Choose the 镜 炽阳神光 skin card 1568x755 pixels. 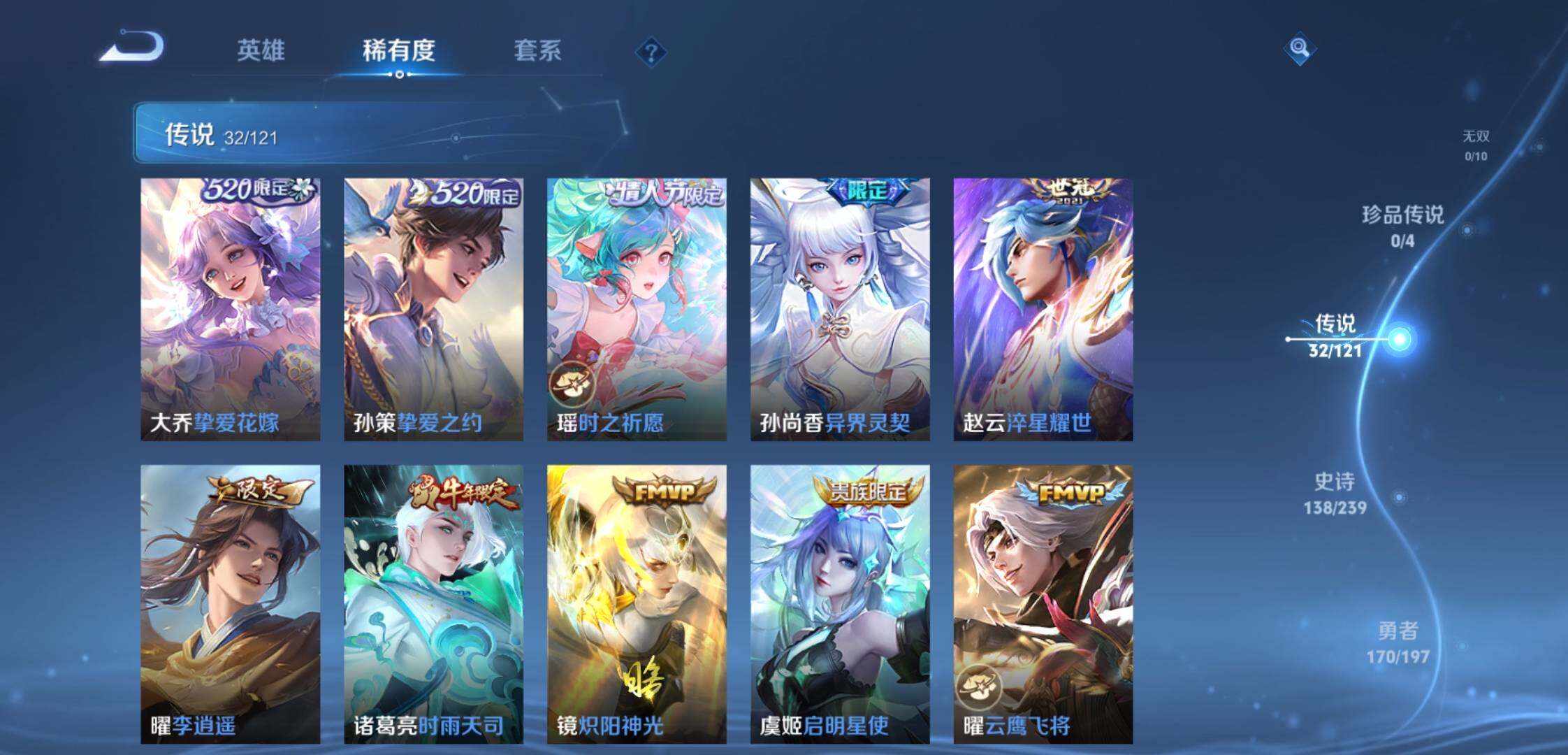pyautogui.click(x=637, y=604)
